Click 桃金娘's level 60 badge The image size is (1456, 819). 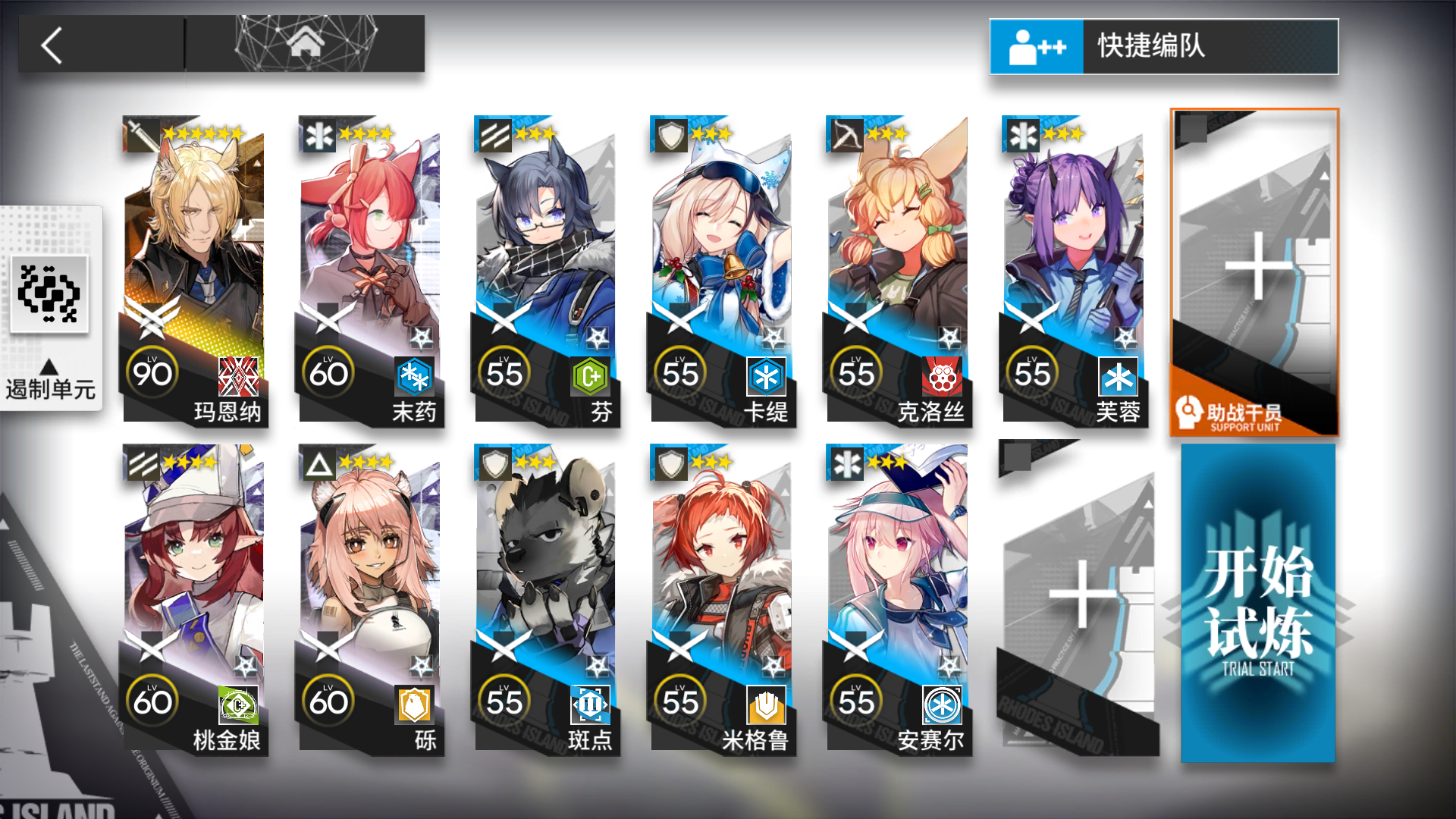pyautogui.click(x=152, y=701)
